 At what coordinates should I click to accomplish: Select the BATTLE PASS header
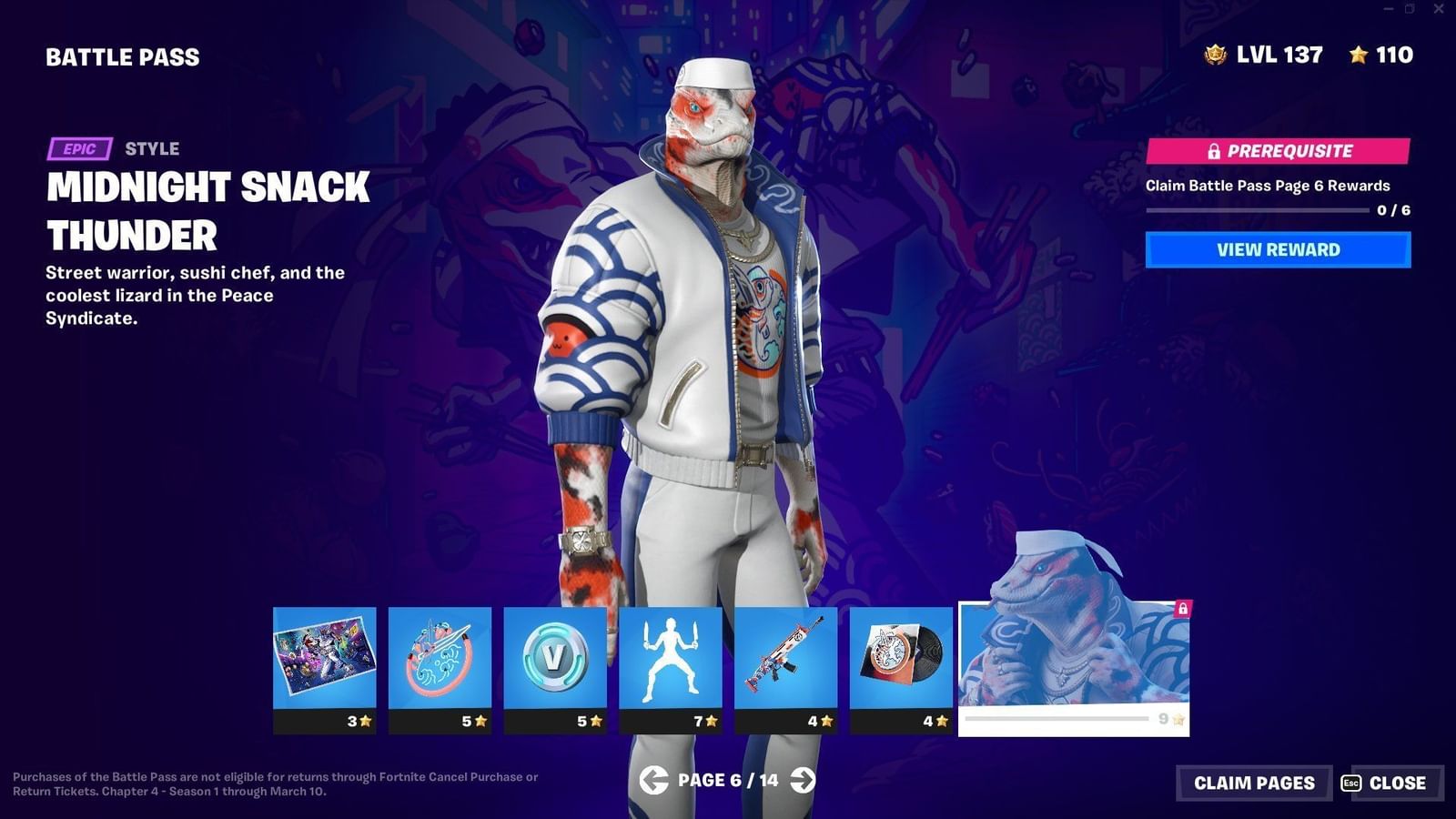pyautogui.click(x=122, y=57)
